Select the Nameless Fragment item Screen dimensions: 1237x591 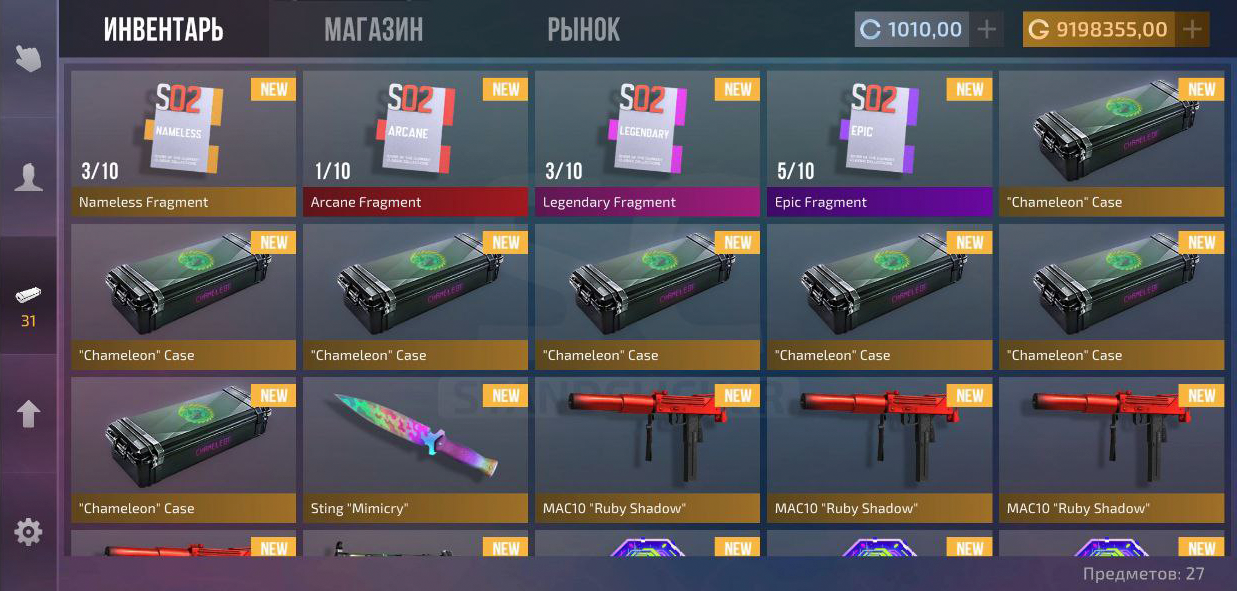click(x=184, y=143)
